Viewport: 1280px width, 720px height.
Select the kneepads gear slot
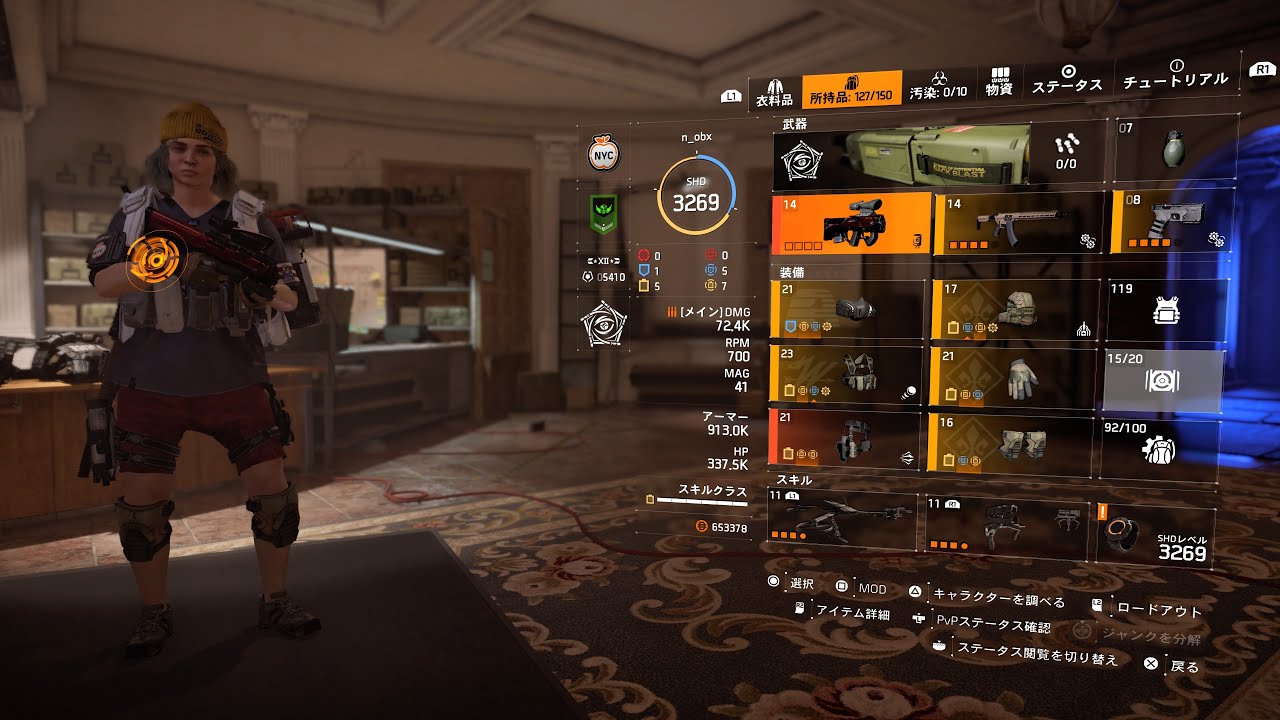(1010, 442)
